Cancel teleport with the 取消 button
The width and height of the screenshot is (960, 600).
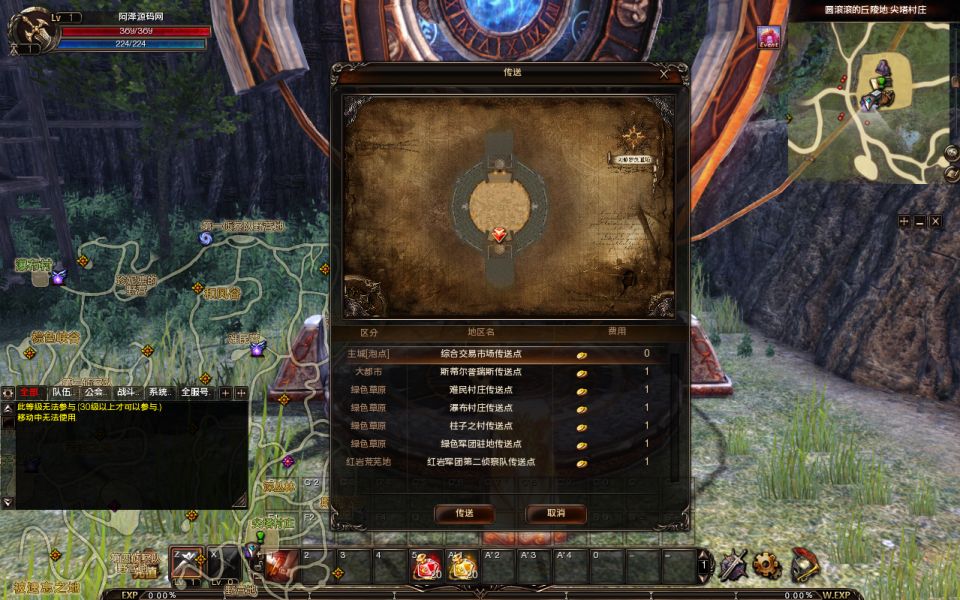coord(555,513)
